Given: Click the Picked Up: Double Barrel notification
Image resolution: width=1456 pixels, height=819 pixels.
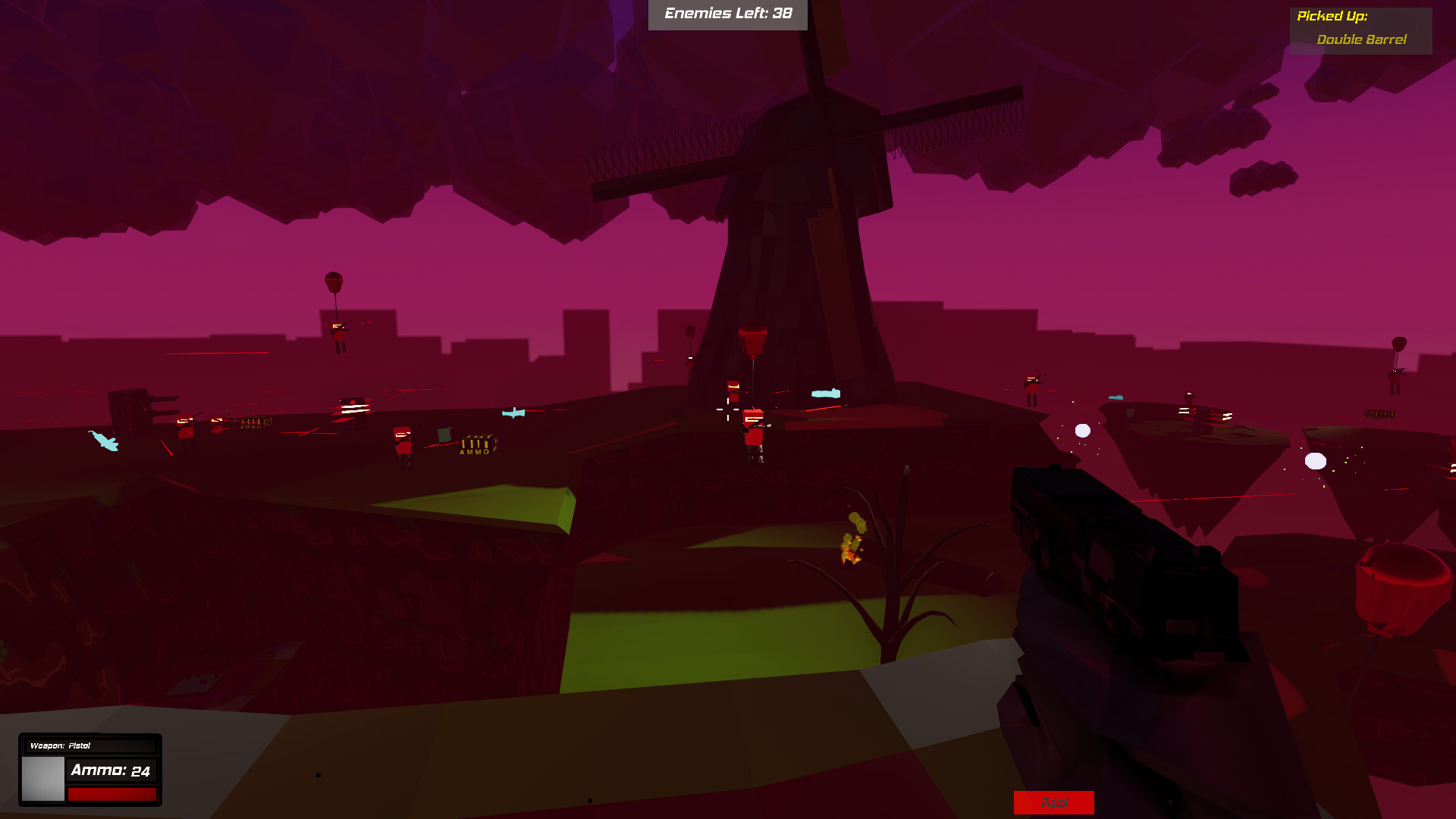Looking at the screenshot, I should coord(1360,27).
